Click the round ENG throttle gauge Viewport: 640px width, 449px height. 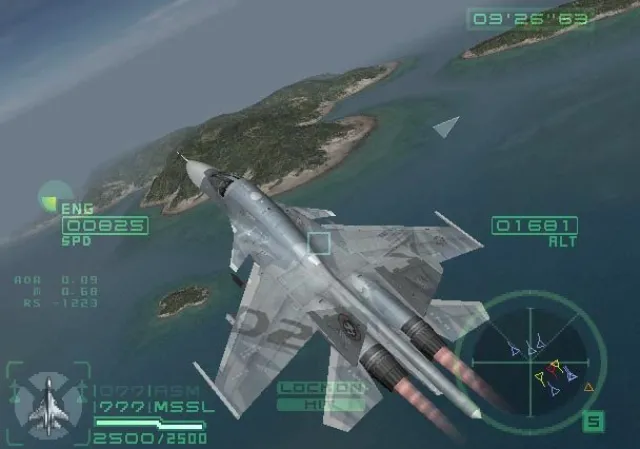(x=49, y=198)
